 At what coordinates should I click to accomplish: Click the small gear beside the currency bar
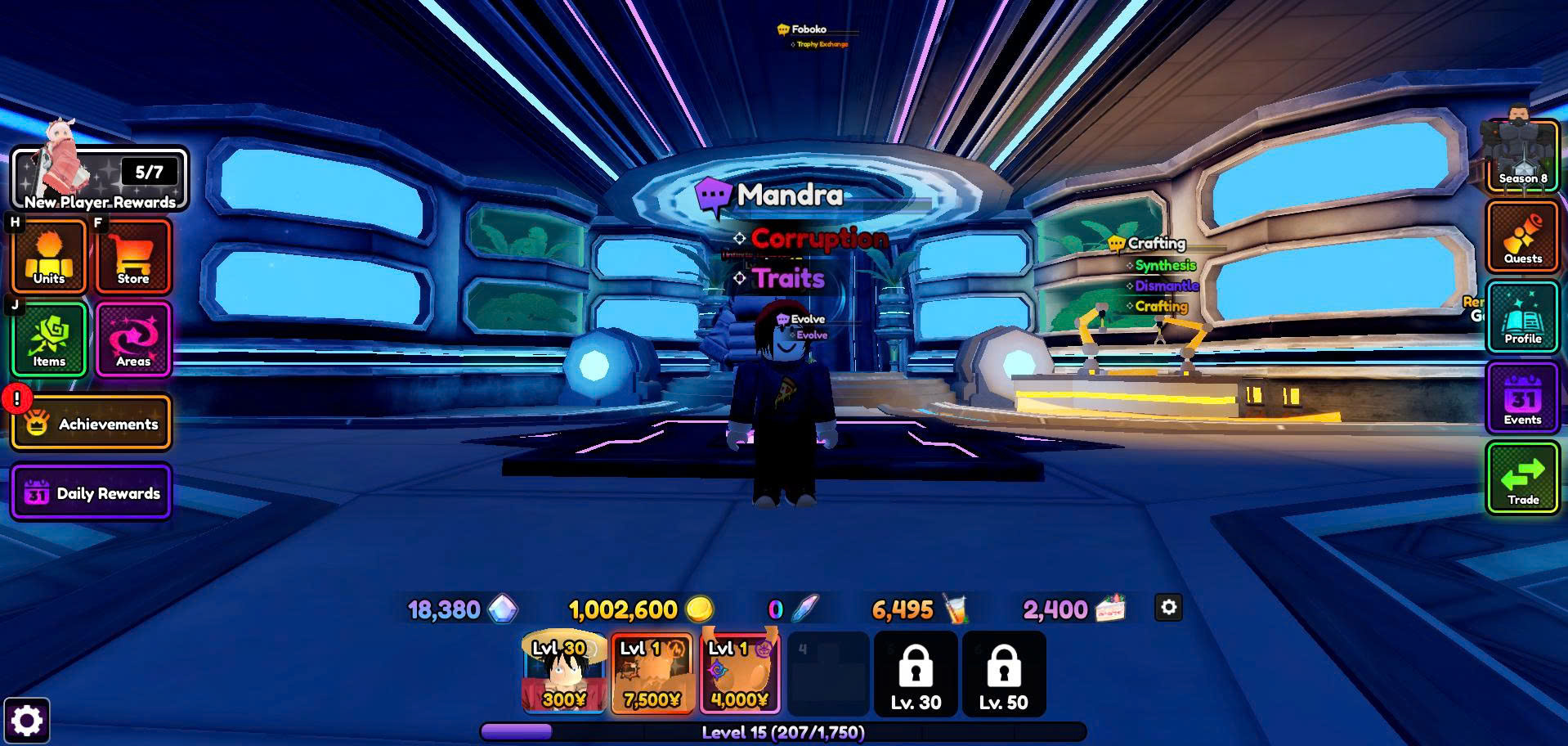click(1168, 608)
